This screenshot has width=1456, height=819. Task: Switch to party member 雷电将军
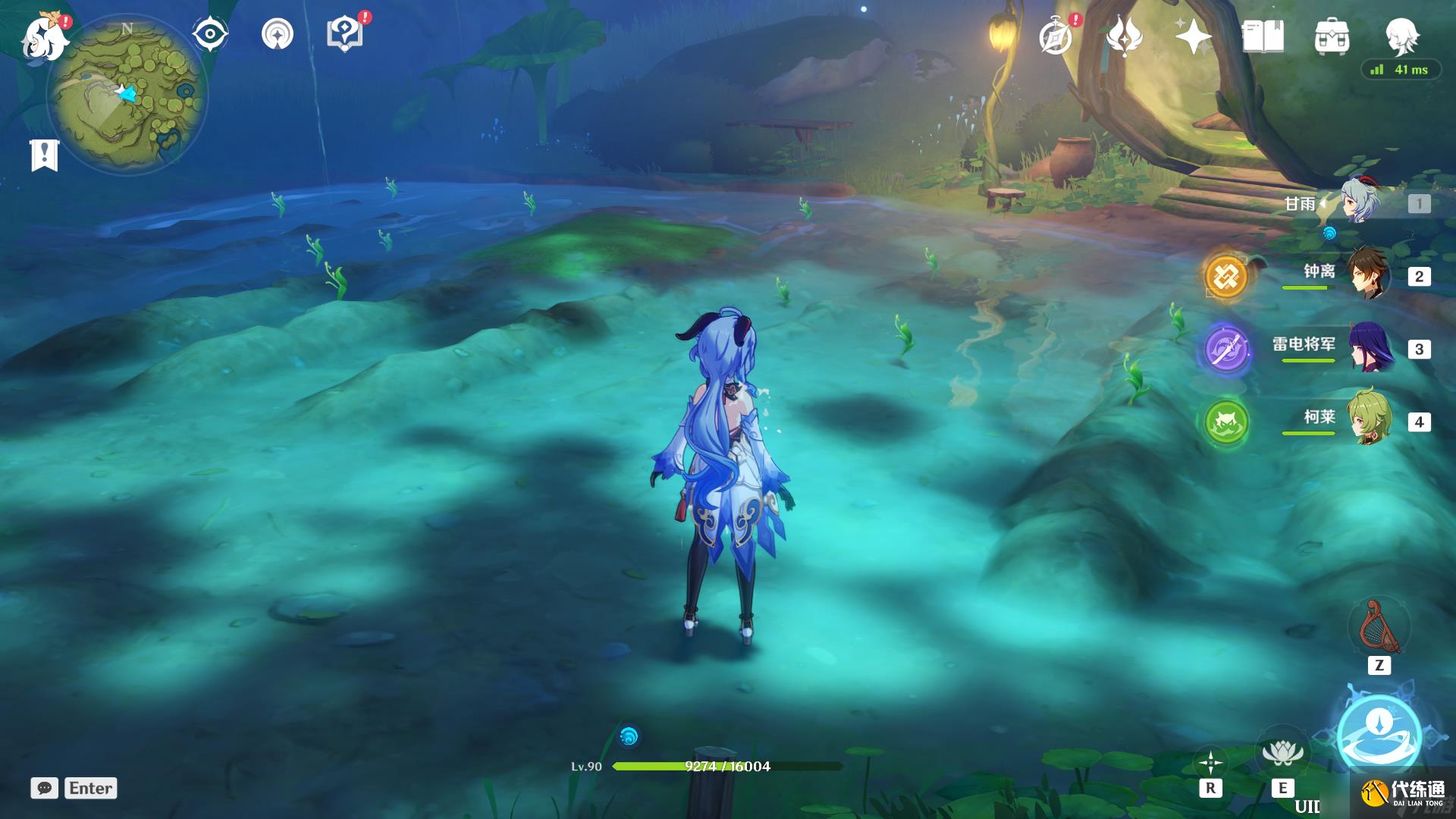[x=1367, y=347]
